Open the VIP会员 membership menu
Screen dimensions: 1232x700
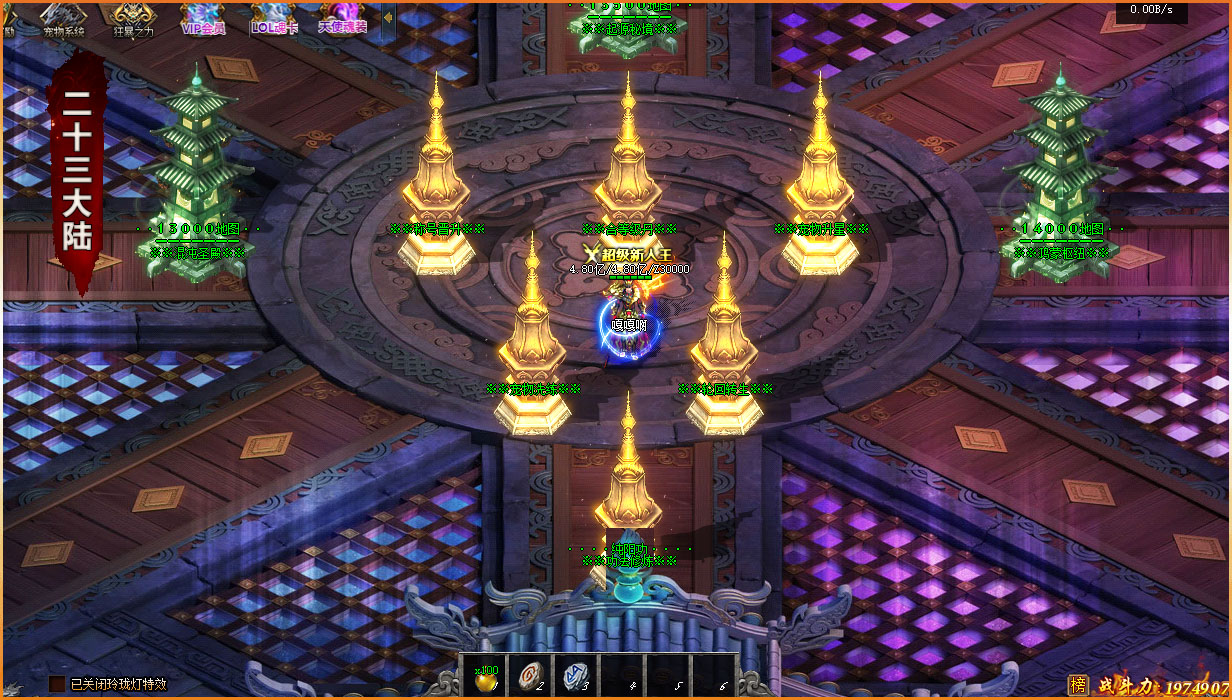coord(203,18)
